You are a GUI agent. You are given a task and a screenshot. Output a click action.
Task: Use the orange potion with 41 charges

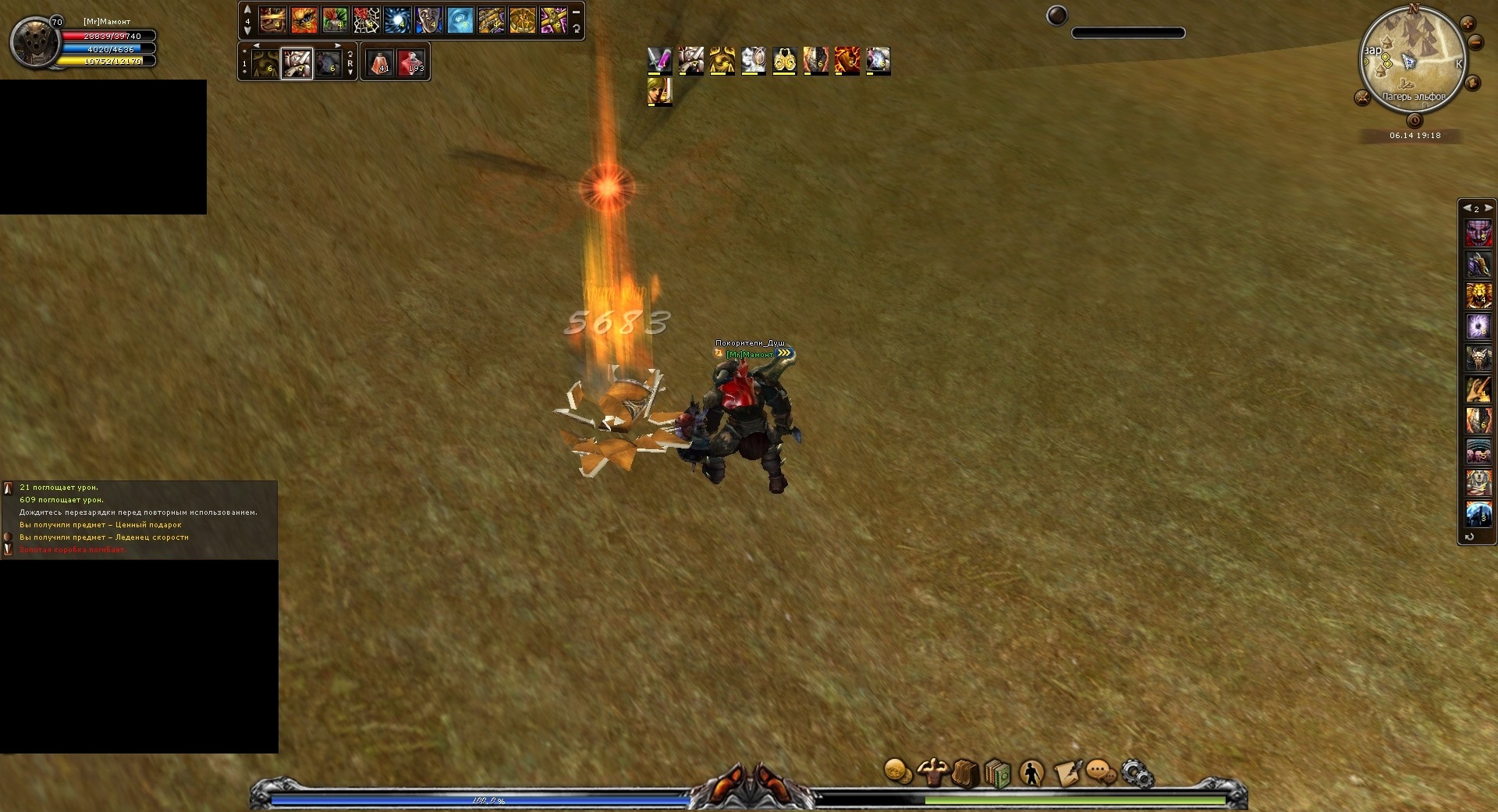click(x=380, y=62)
